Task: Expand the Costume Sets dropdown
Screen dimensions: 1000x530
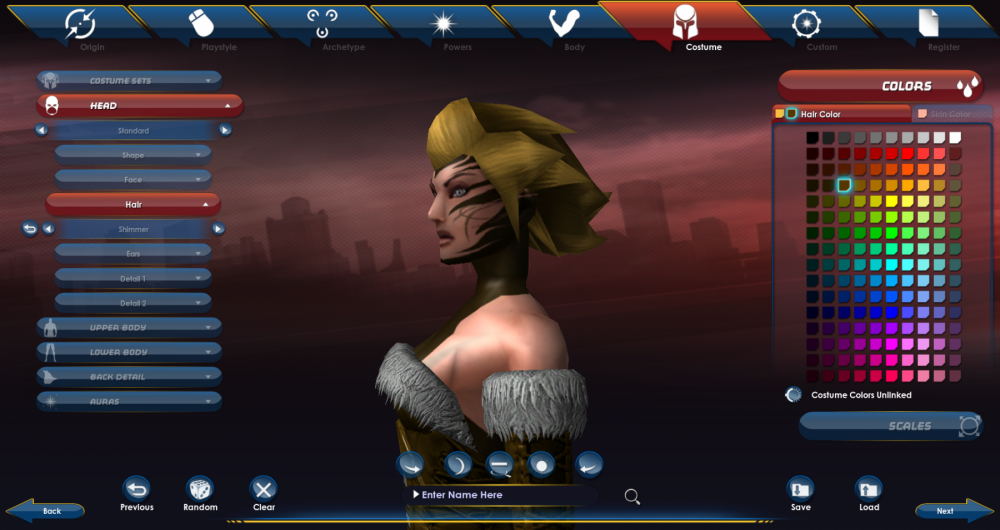Action: [129, 80]
